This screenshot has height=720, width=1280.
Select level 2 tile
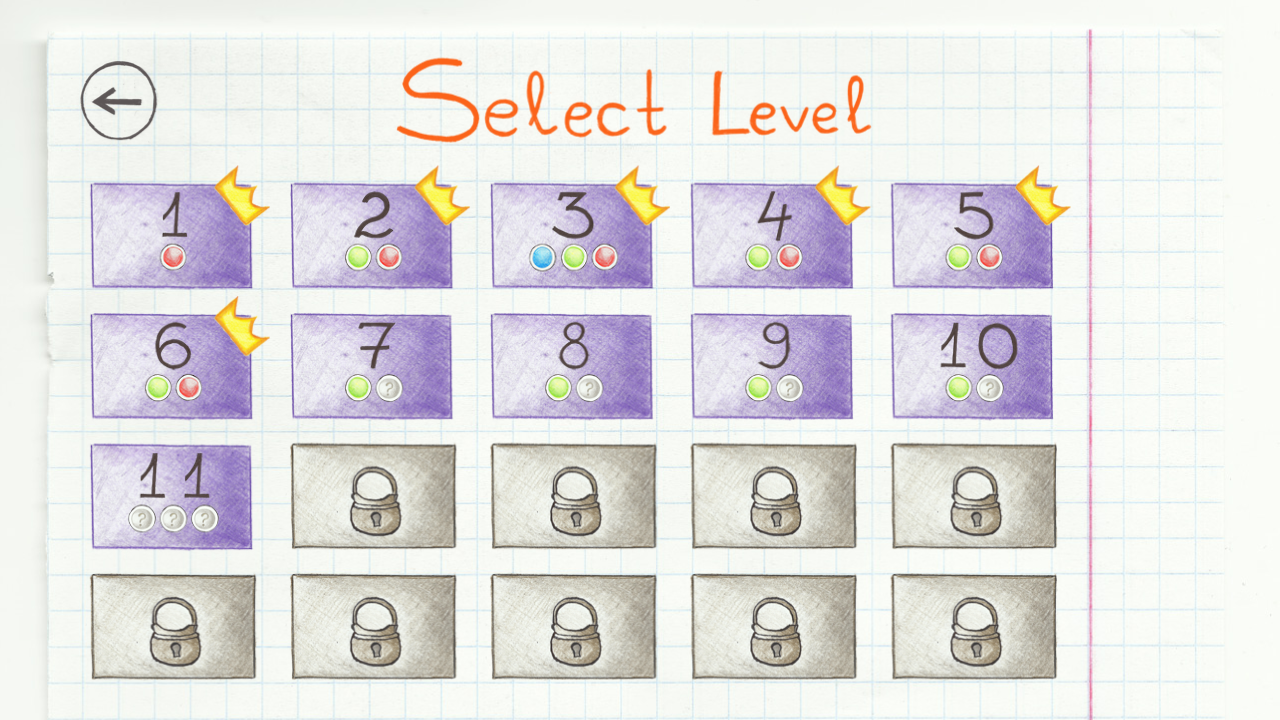pyautogui.click(x=371, y=235)
